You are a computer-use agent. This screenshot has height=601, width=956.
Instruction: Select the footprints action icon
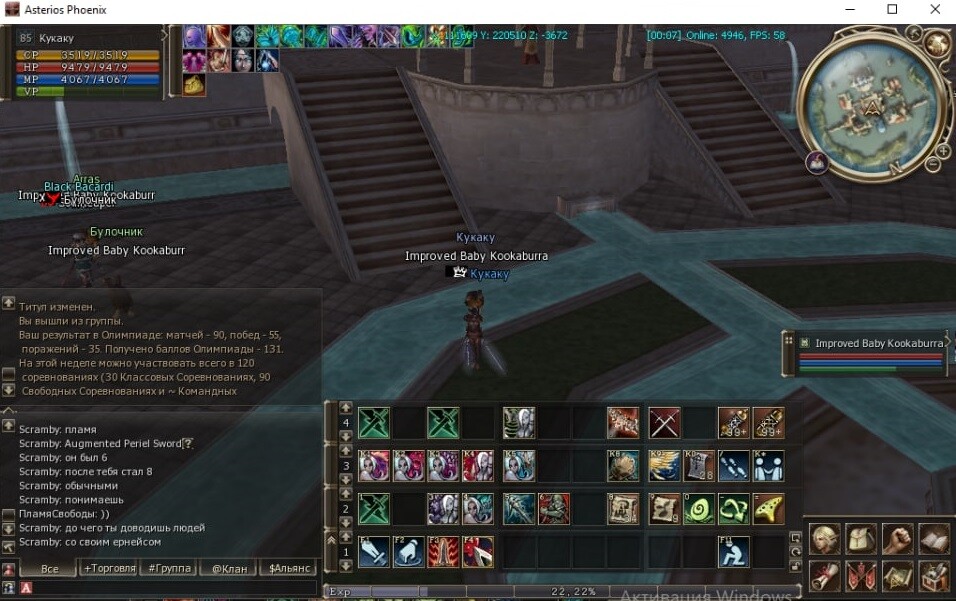[x=733, y=466]
